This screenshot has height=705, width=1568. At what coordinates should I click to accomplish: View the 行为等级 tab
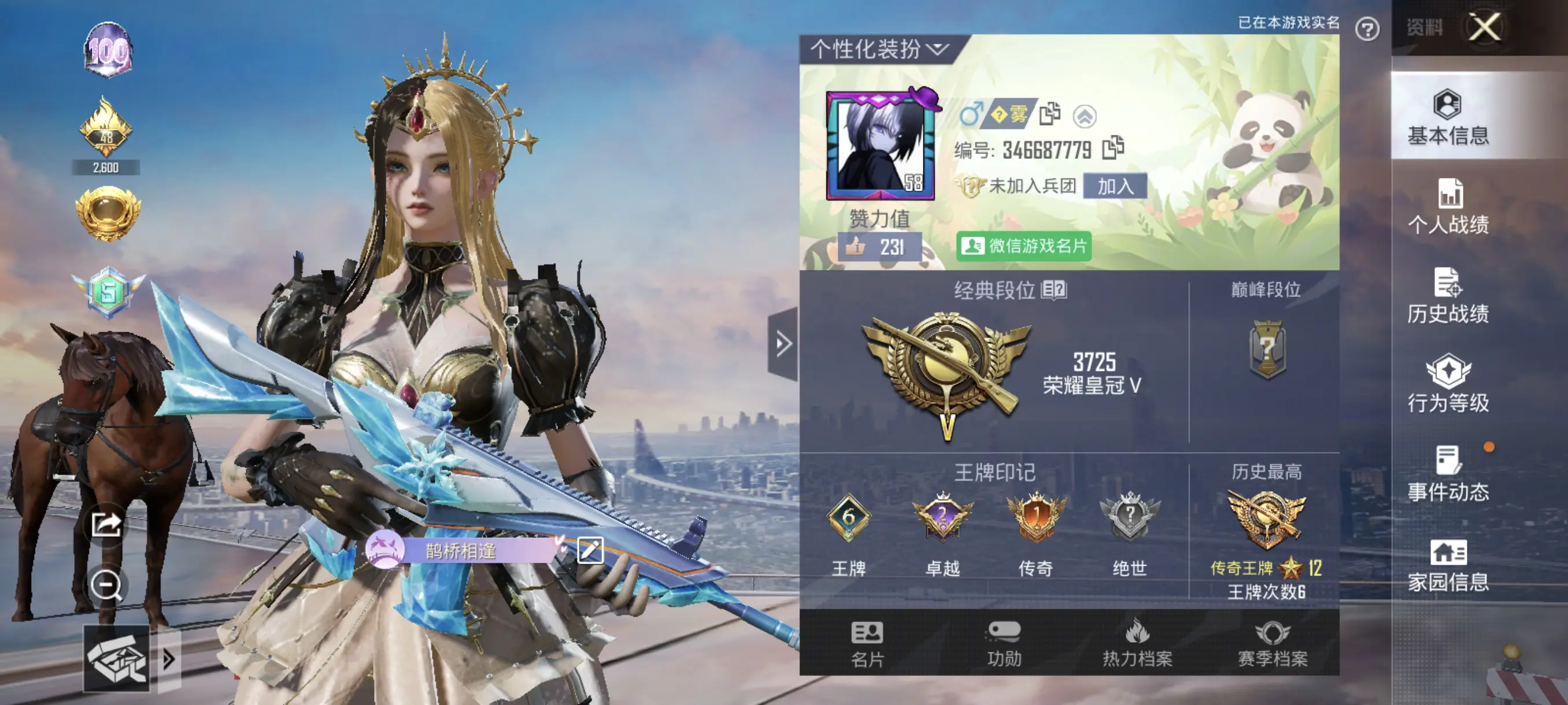(x=1448, y=385)
